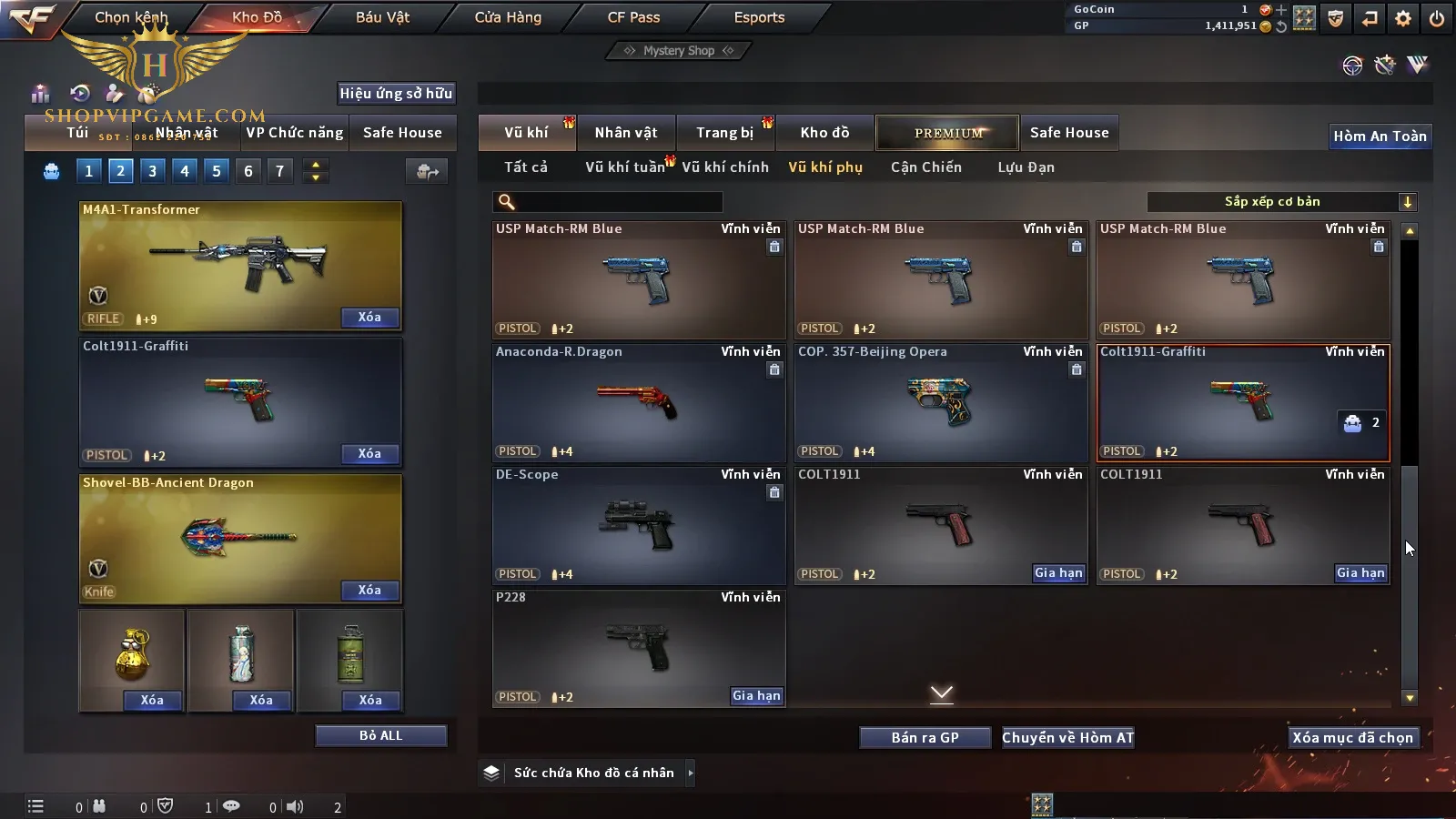Select the PREMIUM tab
The width and height of the screenshot is (1456, 819).
point(947,133)
